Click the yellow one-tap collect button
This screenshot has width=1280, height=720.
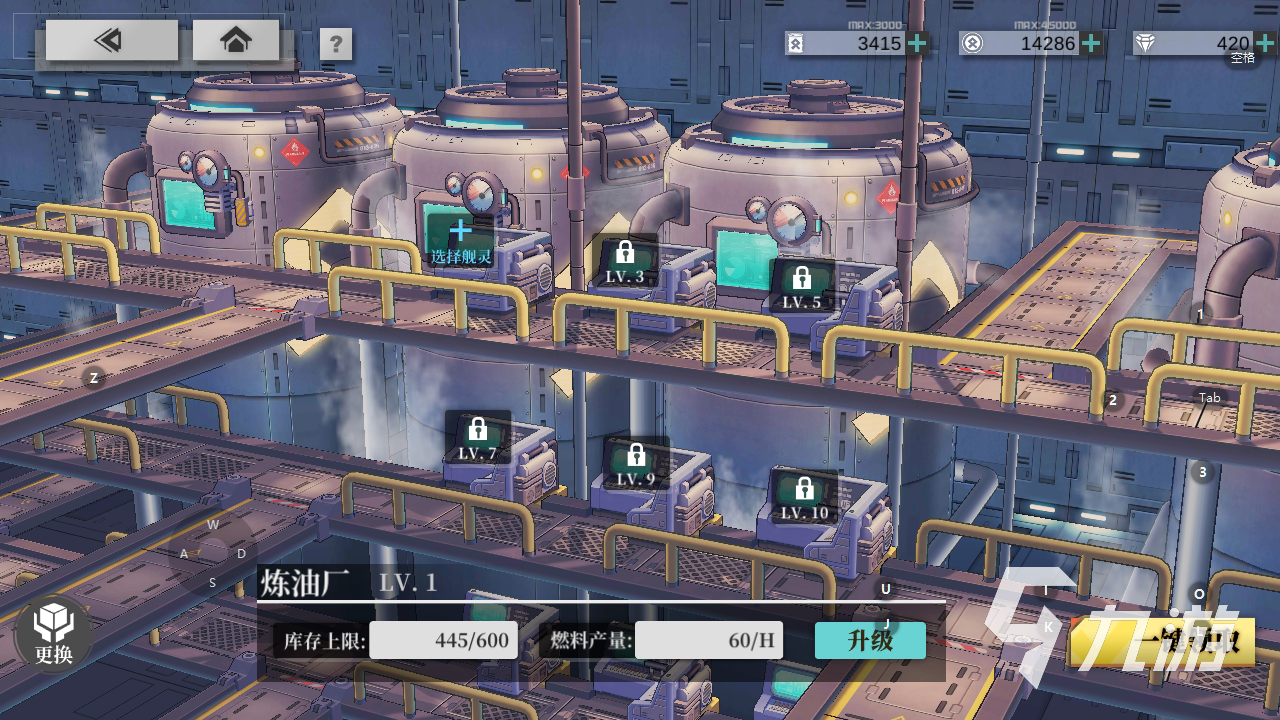(1165, 642)
